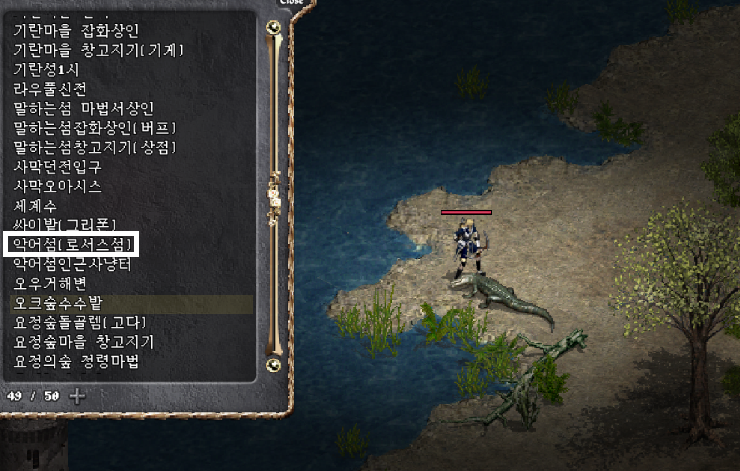The height and width of the screenshot is (471, 740).
Task: Select 사막오아시스 from the list
Action: 58,186
